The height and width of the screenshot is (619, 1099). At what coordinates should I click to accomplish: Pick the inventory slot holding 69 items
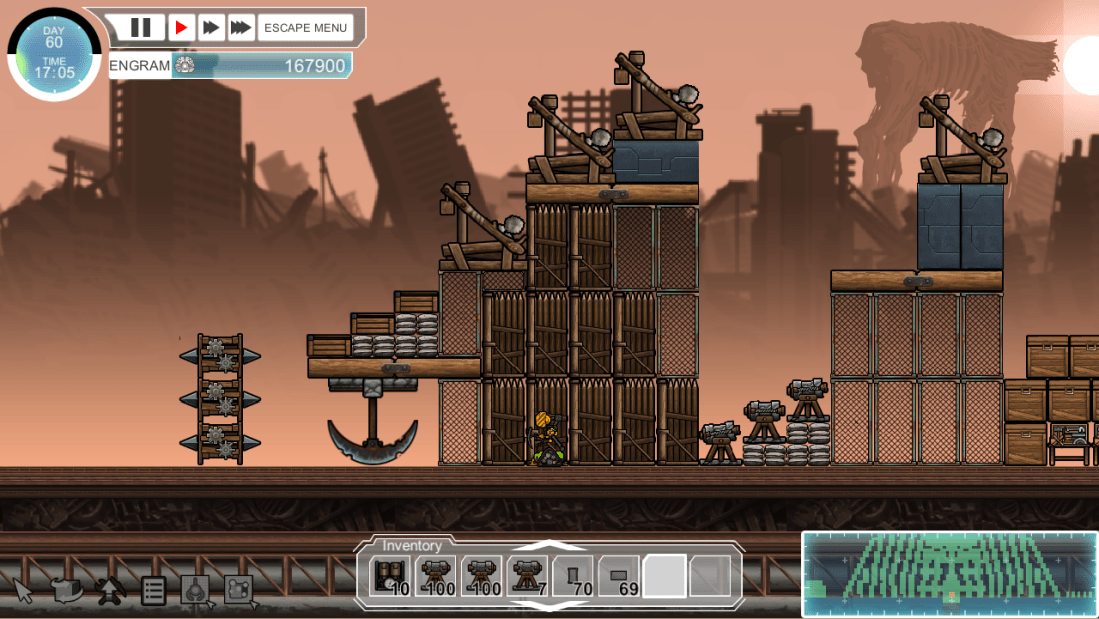619,576
